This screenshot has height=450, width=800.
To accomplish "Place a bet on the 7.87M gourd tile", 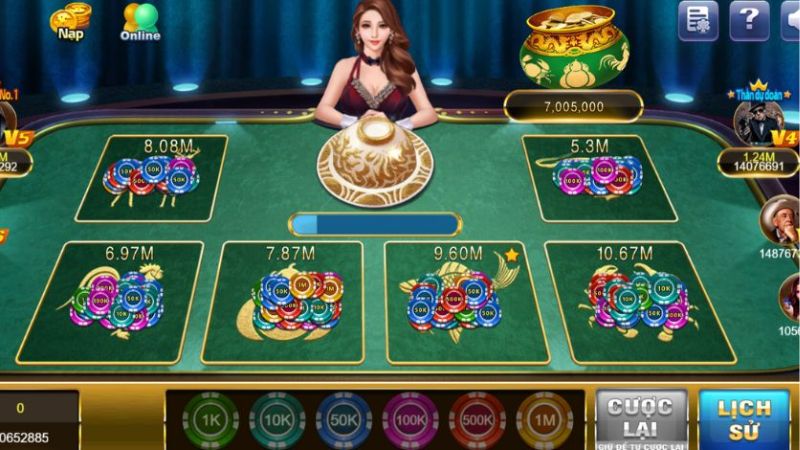I will pos(284,302).
